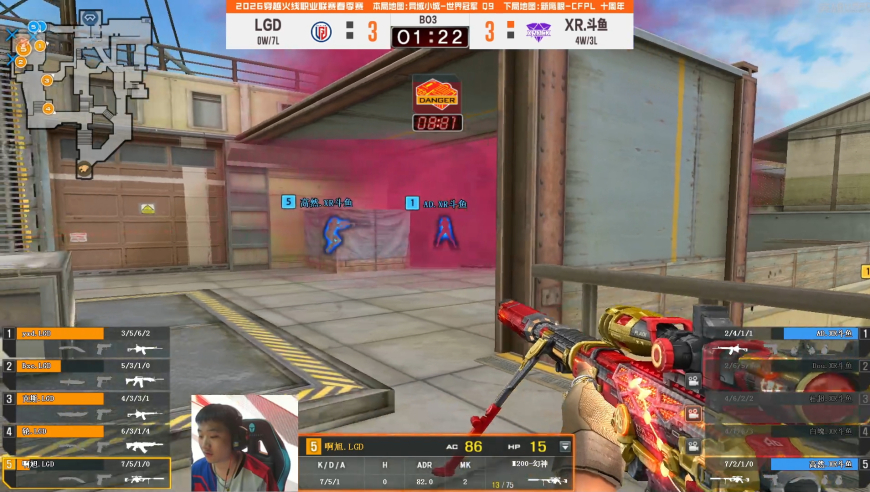870x492 pixels.
Task: Click the minimap in the top-left corner
Action: [x=90, y=95]
